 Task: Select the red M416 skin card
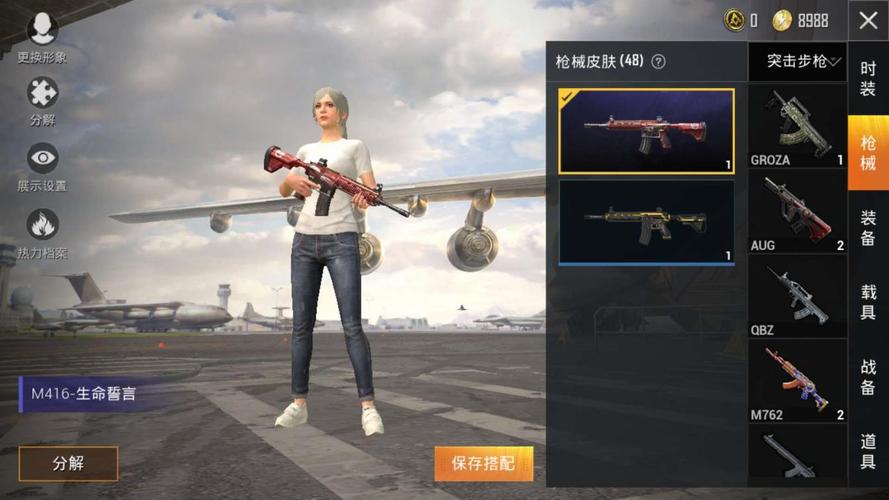(646, 131)
